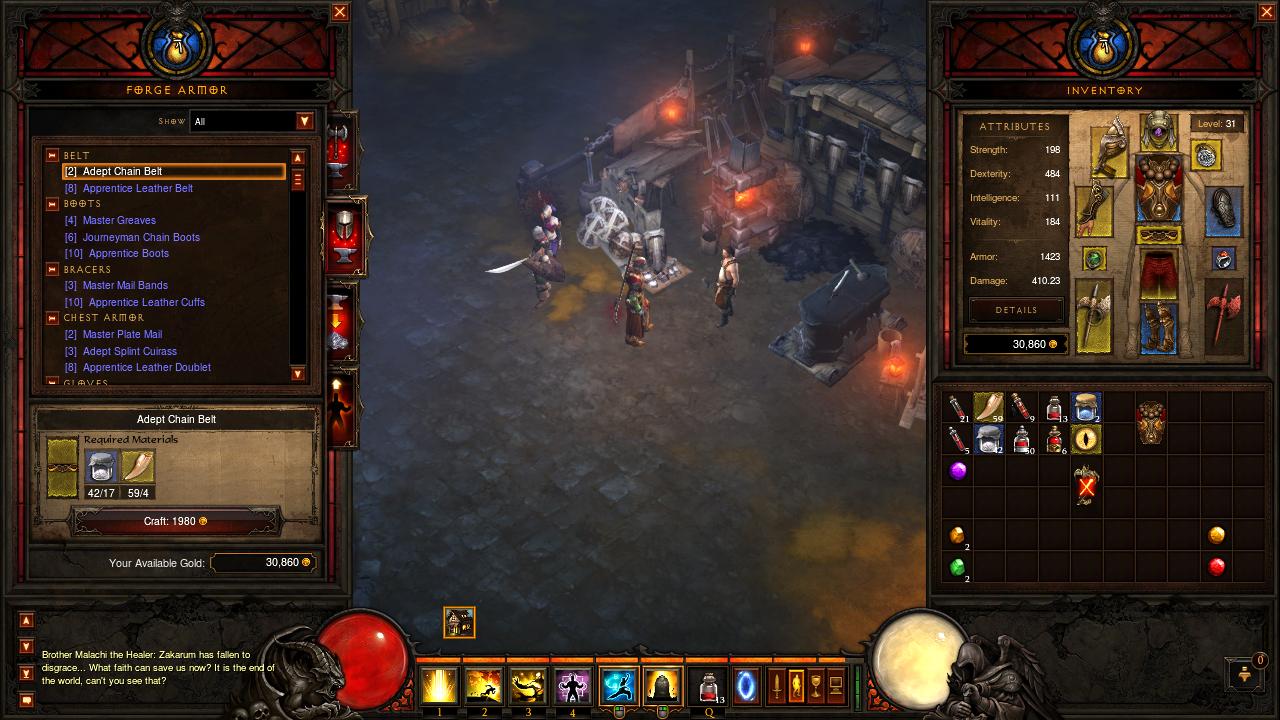This screenshot has height=720, width=1280.
Task: Choose the Master Plate Mail recipe
Action: 122,334
